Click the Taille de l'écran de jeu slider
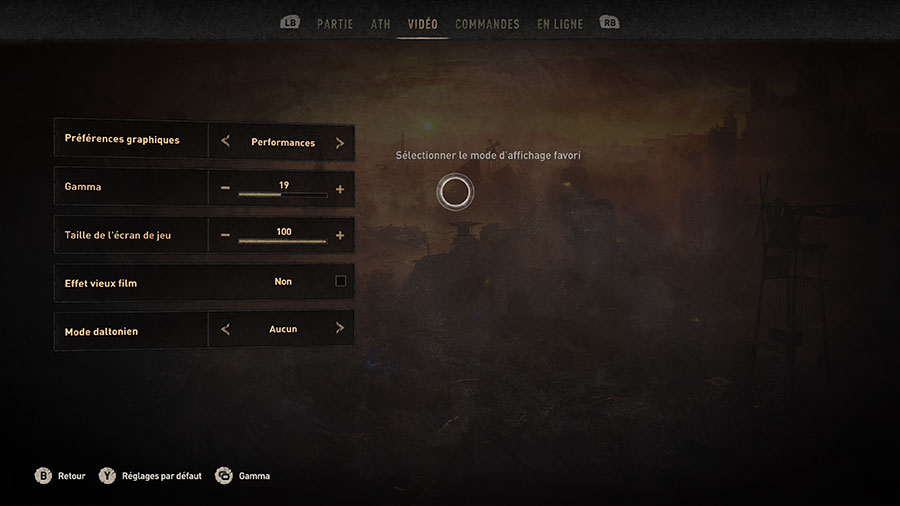The height and width of the screenshot is (506, 900). (283, 241)
